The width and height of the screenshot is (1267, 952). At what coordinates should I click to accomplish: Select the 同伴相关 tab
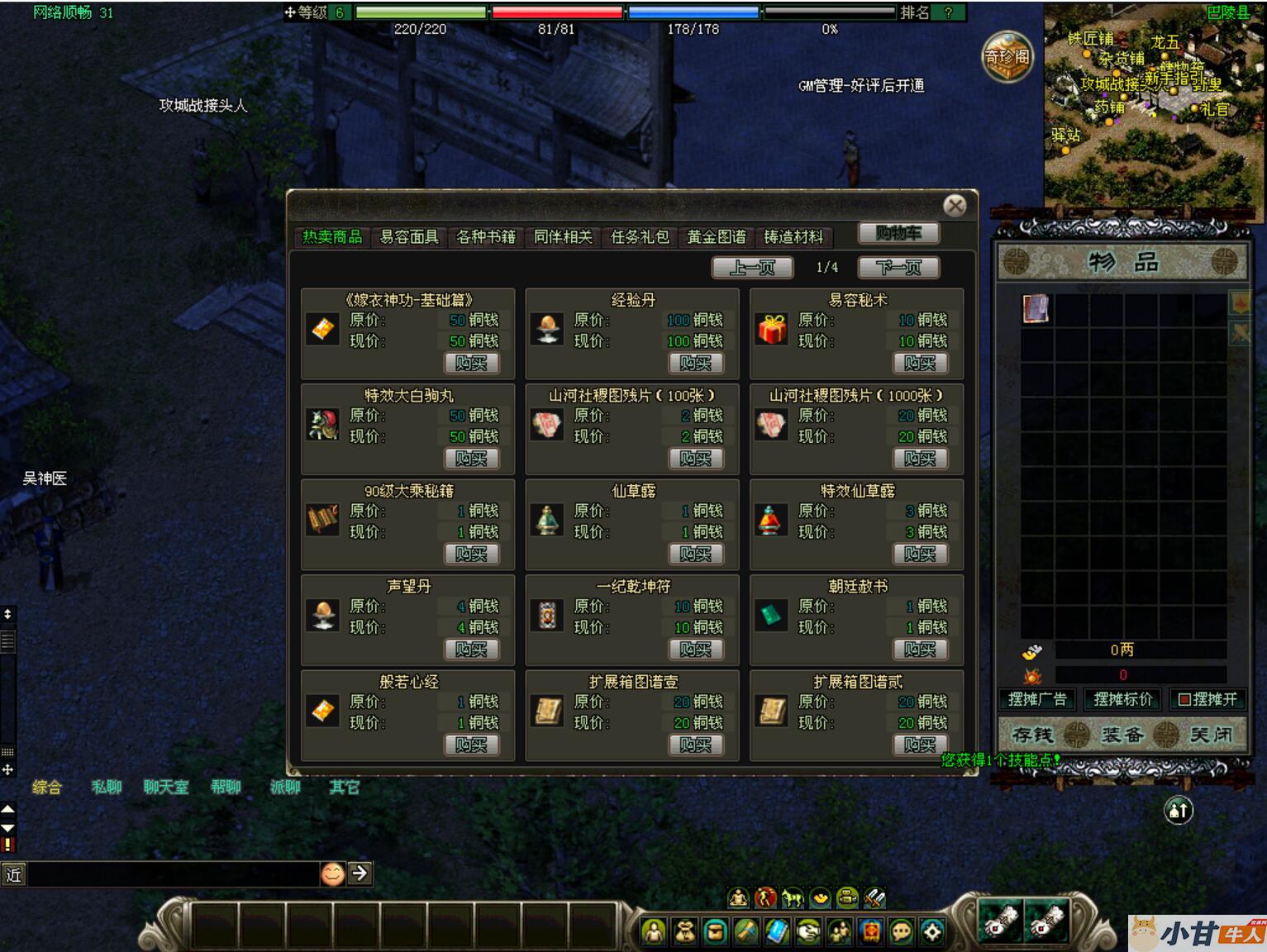(563, 237)
